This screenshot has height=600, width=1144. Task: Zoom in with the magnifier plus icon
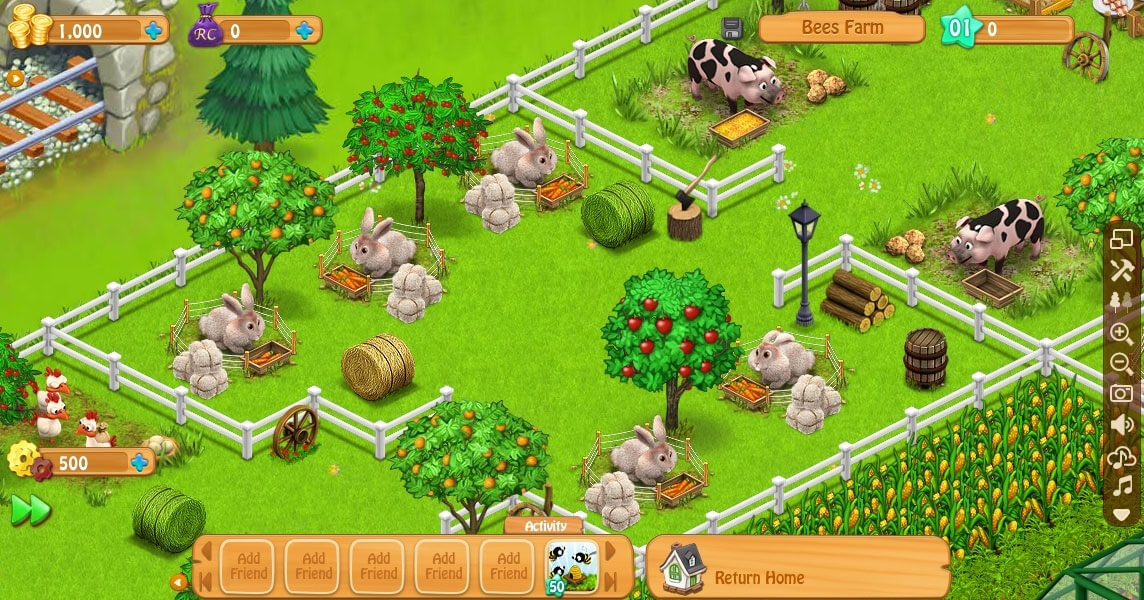point(1122,333)
